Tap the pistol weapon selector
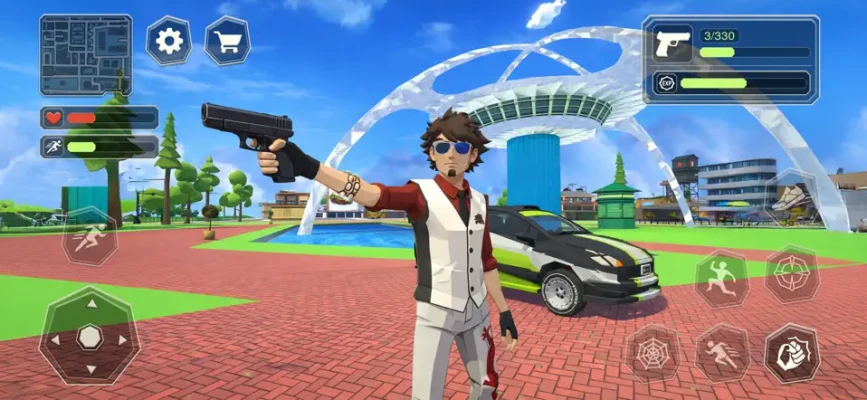The height and width of the screenshot is (400, 867). tap(673, 44)
